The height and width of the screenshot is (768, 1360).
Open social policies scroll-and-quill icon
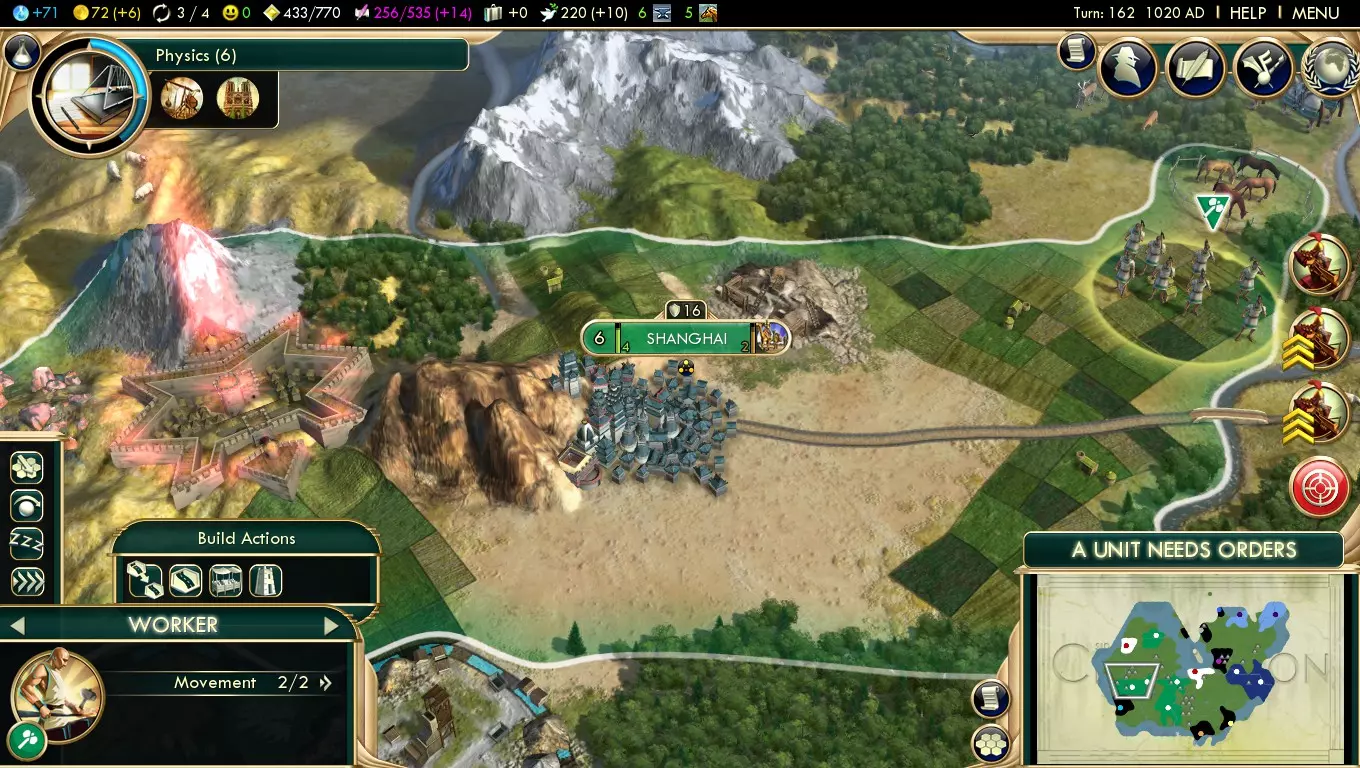[x=1195, y=68]
